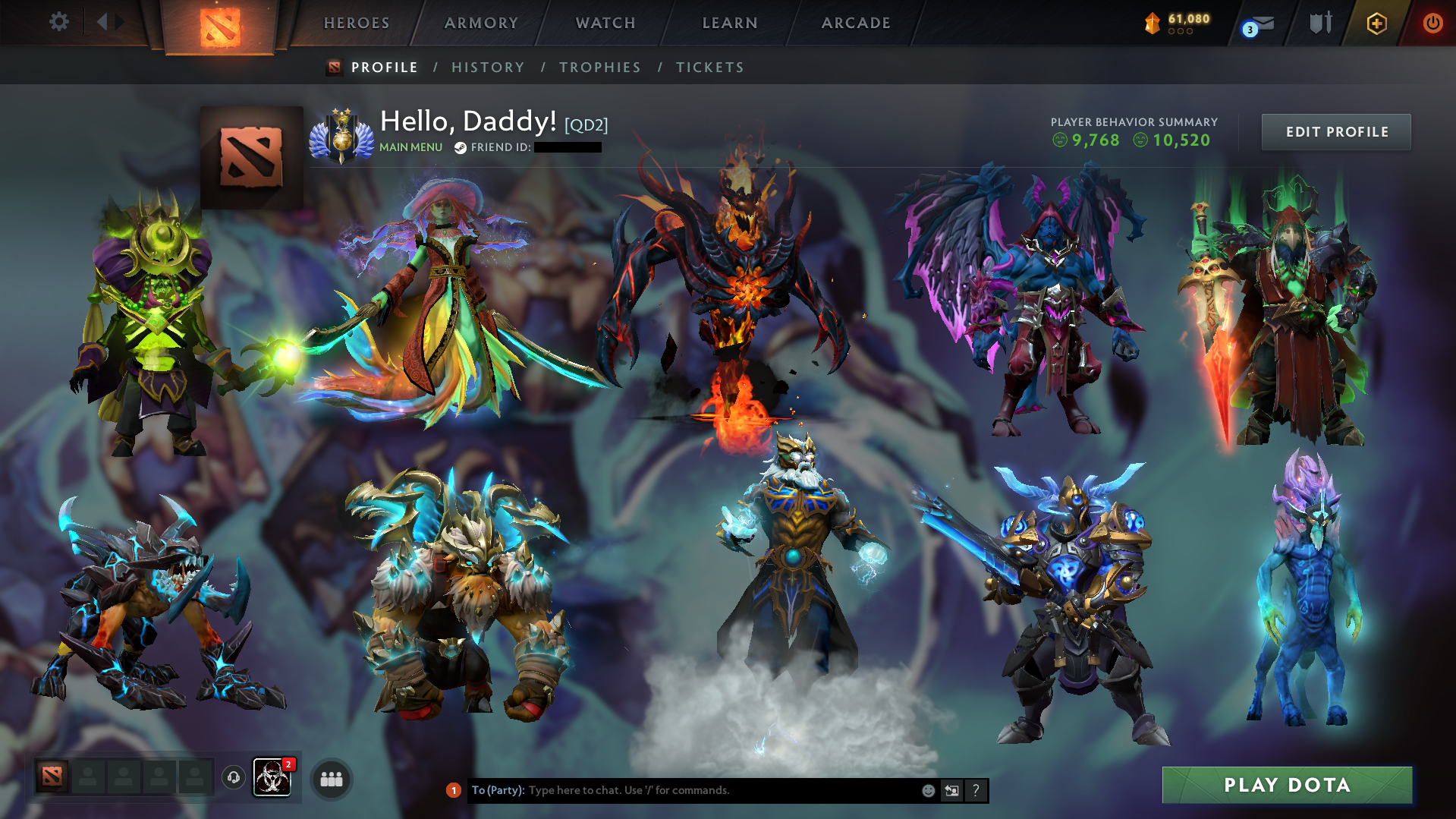Screen dimensions: 1456x819
Task: Select the TROPHIES tab
Action: 599,67
